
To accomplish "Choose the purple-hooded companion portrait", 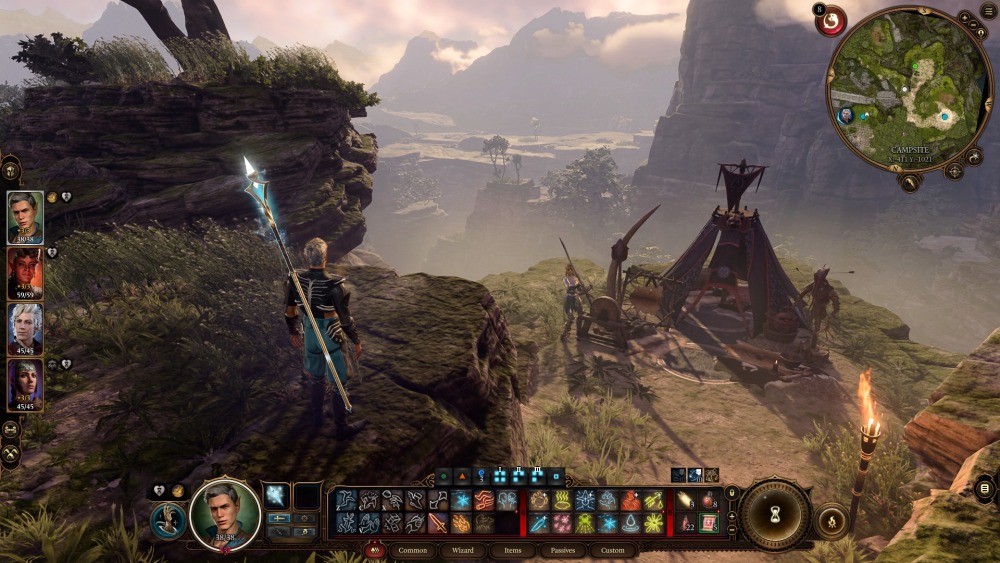I will tap(25, 385).
